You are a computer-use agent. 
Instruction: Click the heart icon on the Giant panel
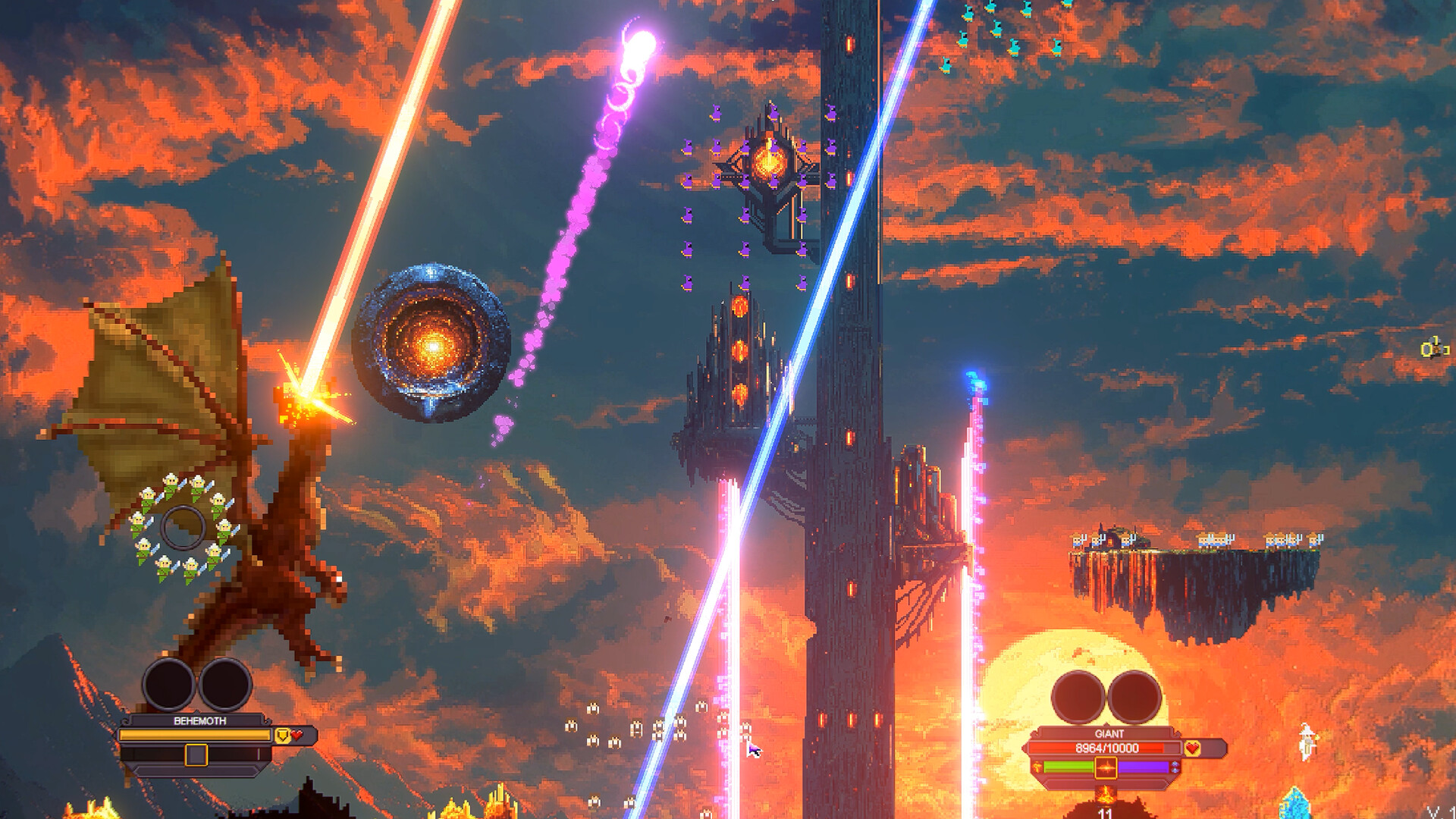[1192, 748]
